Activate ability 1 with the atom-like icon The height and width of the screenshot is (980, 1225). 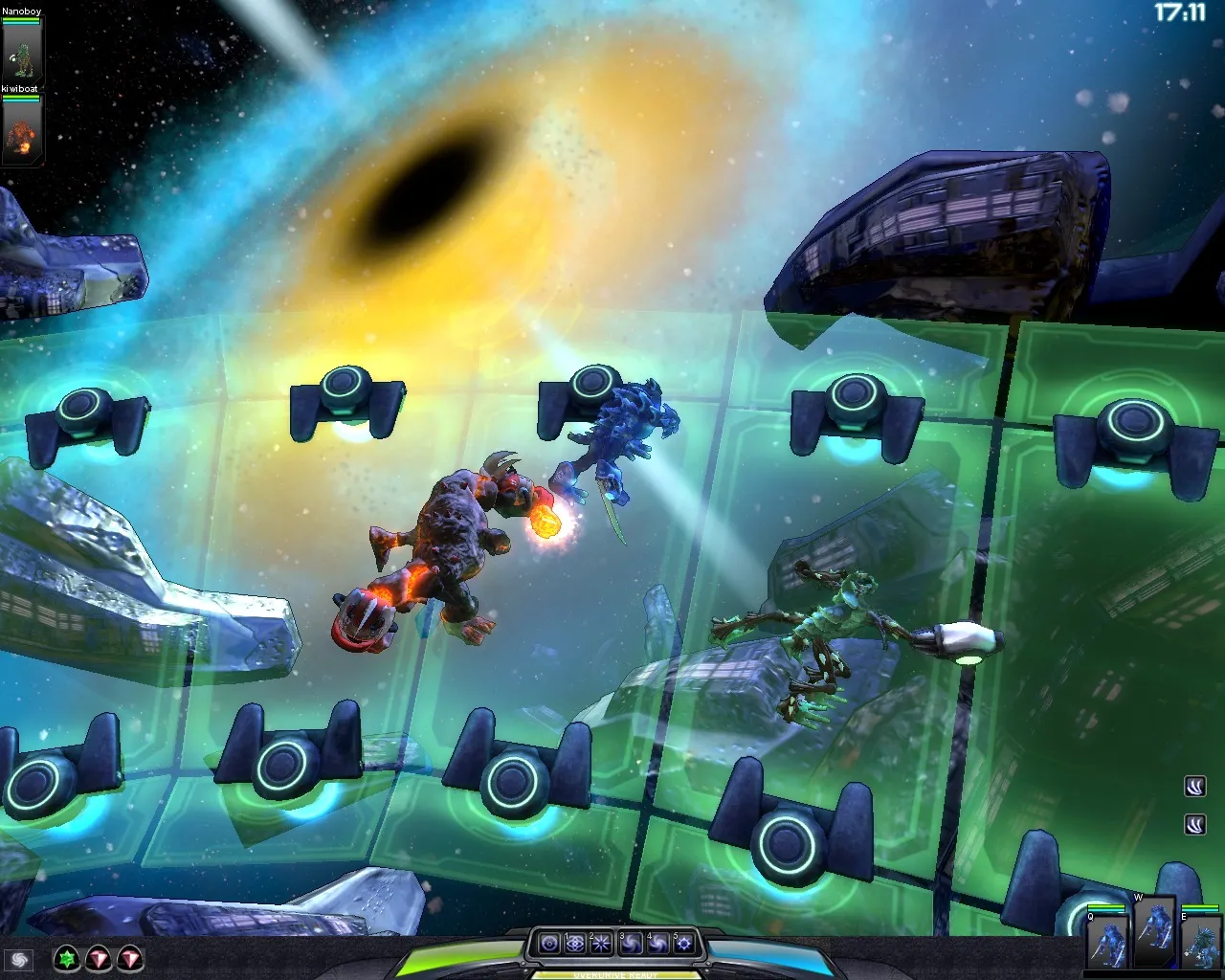coord(575,945)
